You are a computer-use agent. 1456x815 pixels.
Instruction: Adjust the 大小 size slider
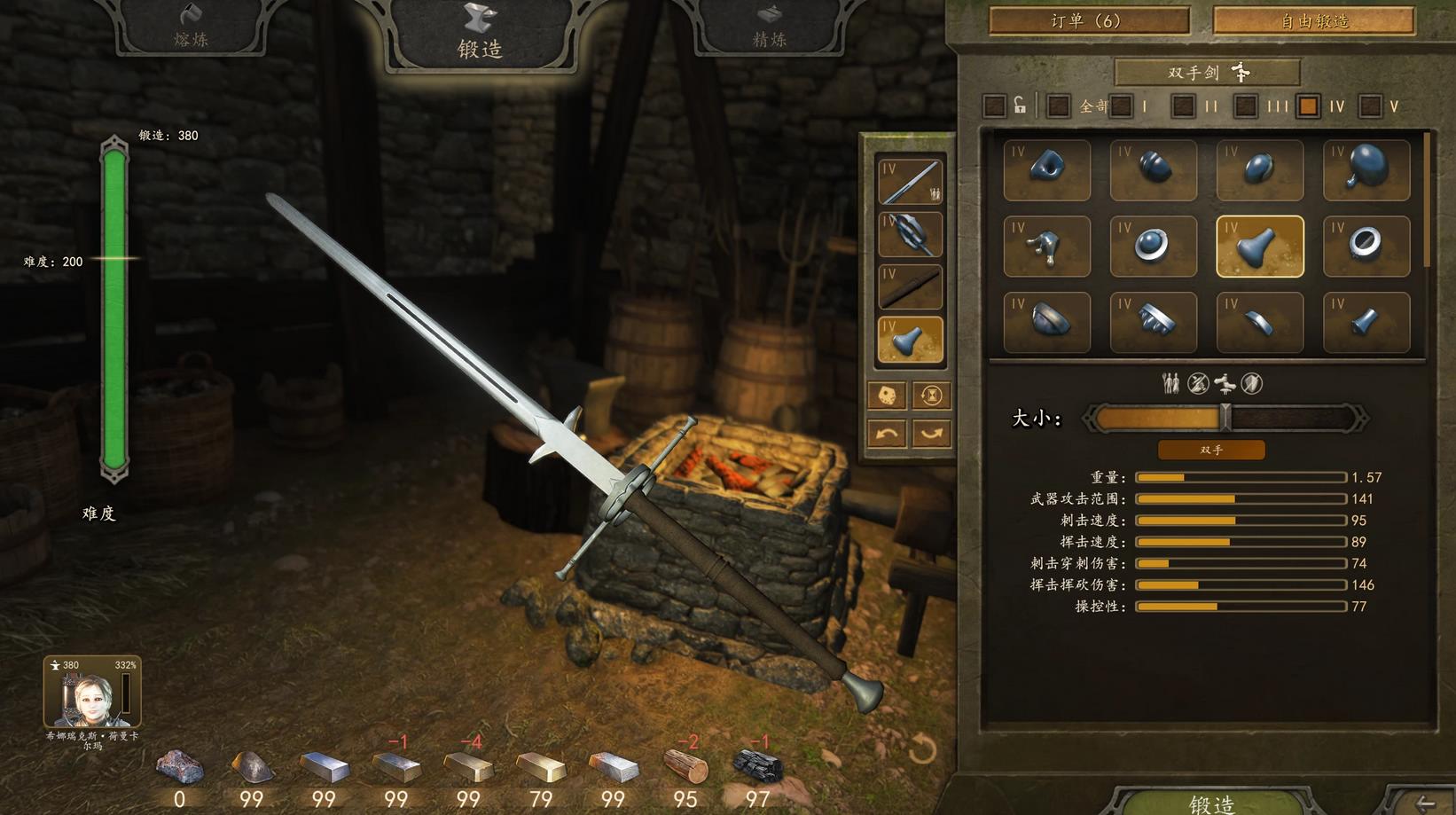pyautogui.click(x=1225, y=418)
